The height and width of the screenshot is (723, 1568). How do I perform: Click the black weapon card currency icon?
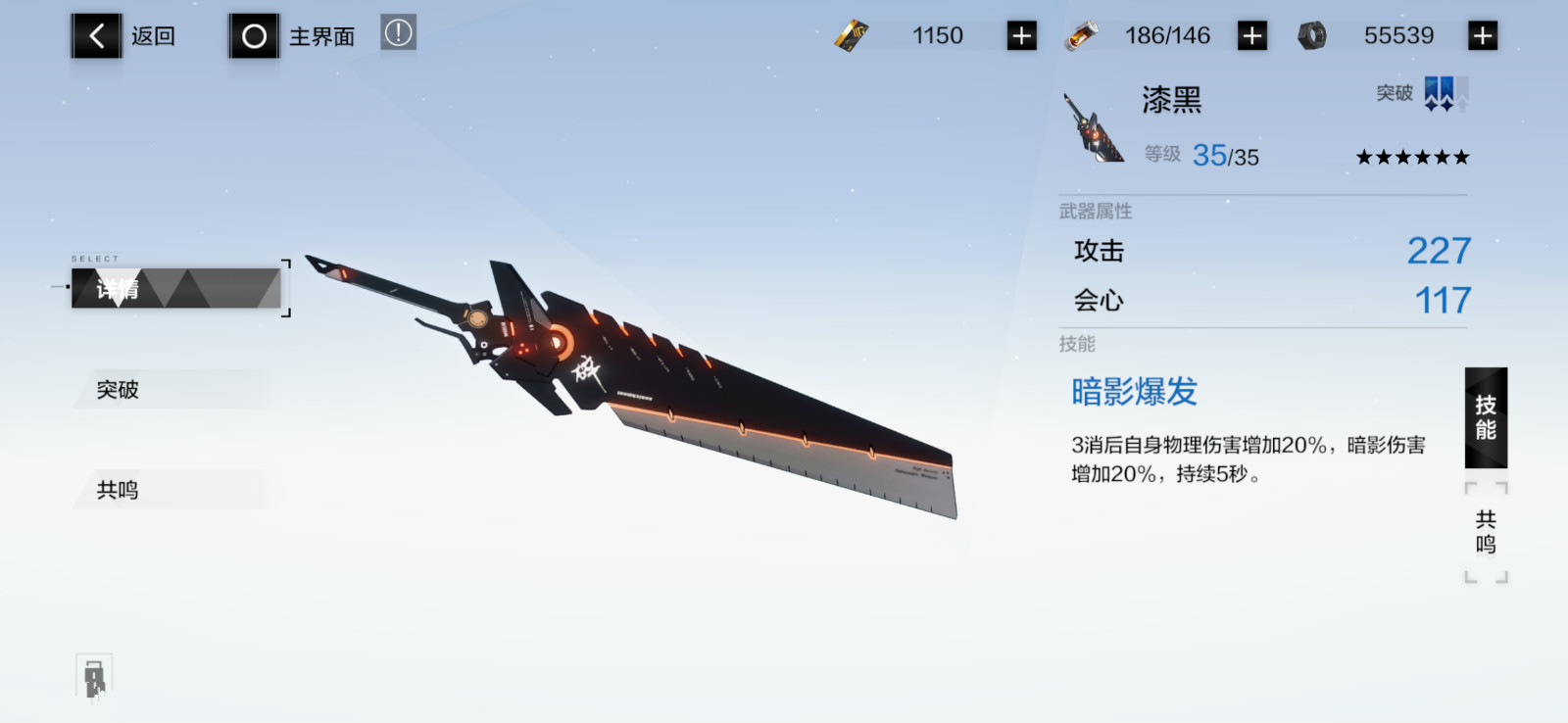click(x=852, y=34)
